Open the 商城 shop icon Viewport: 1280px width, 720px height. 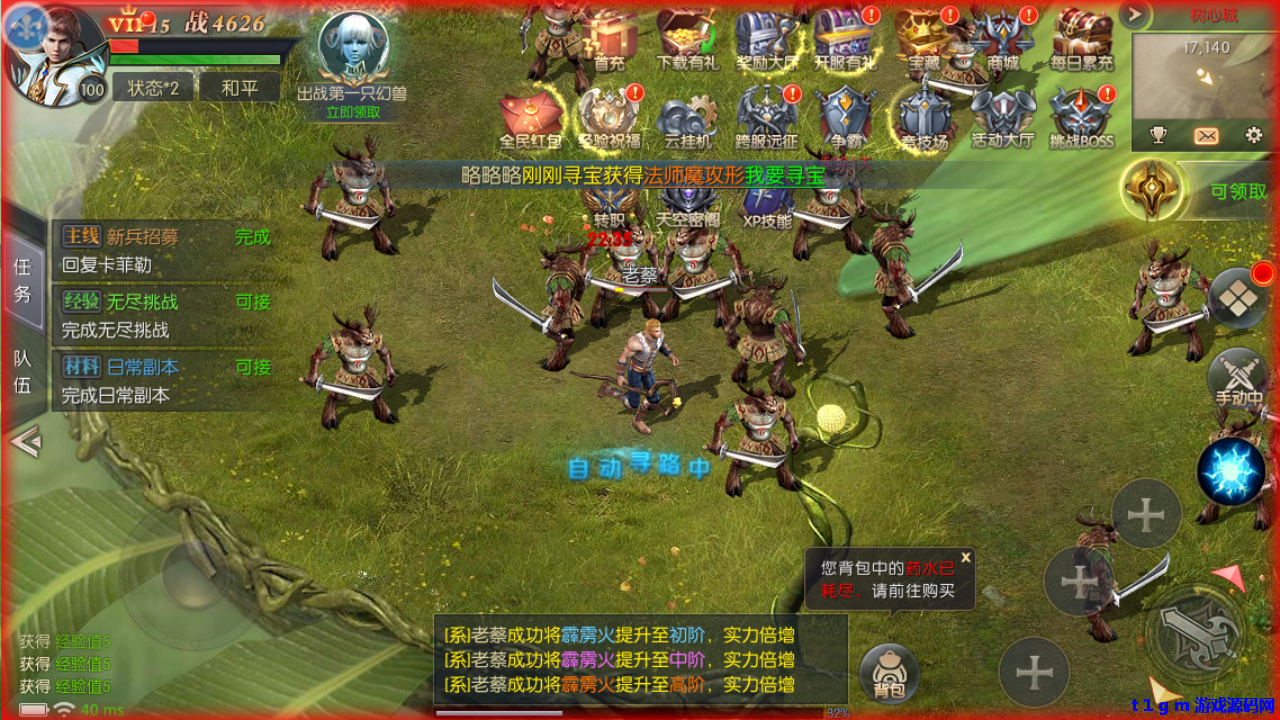click(x=1001, y=40)
